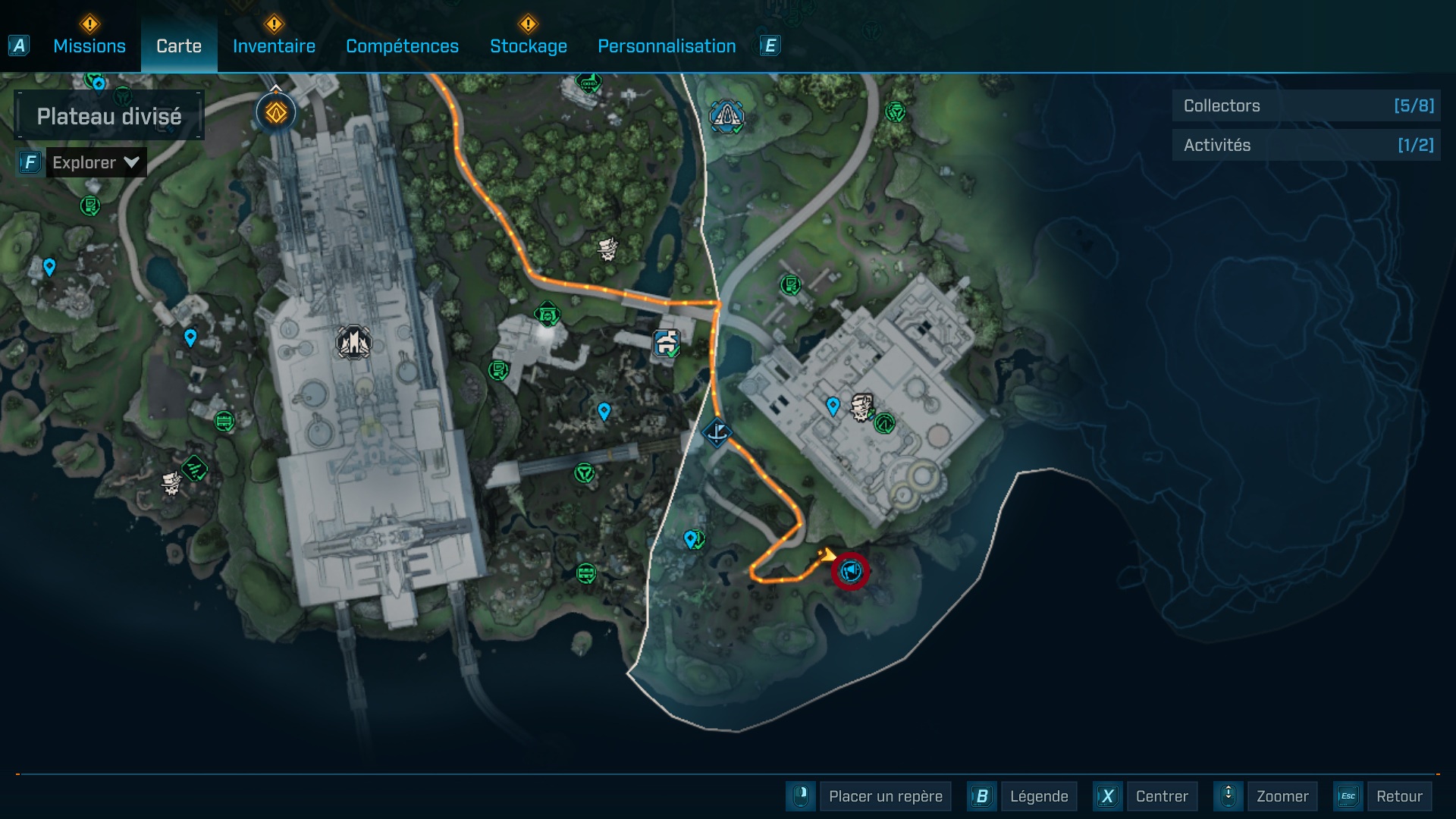
Task: Click the Légende button
Action: click(1038, 796)
